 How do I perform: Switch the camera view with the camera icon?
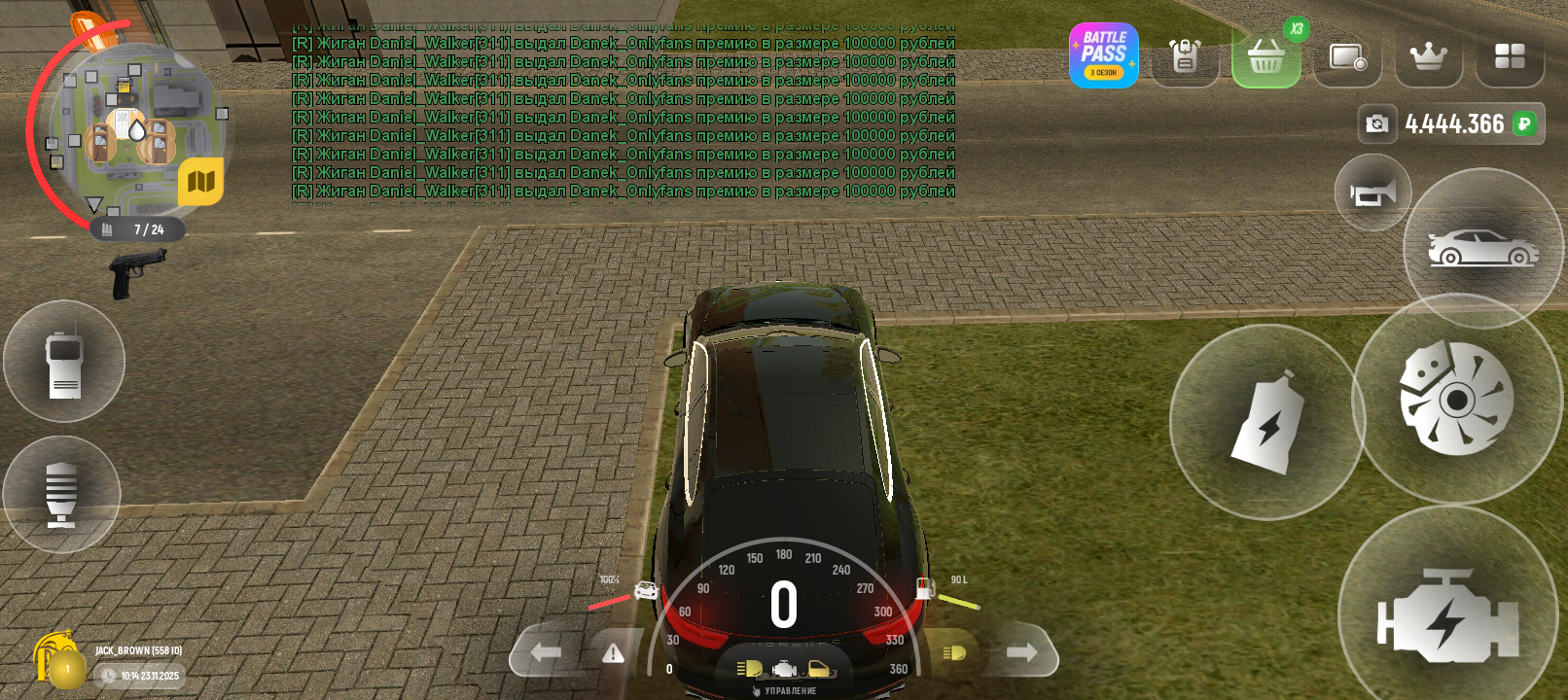pyautogui.click(x=1376, y=123)
